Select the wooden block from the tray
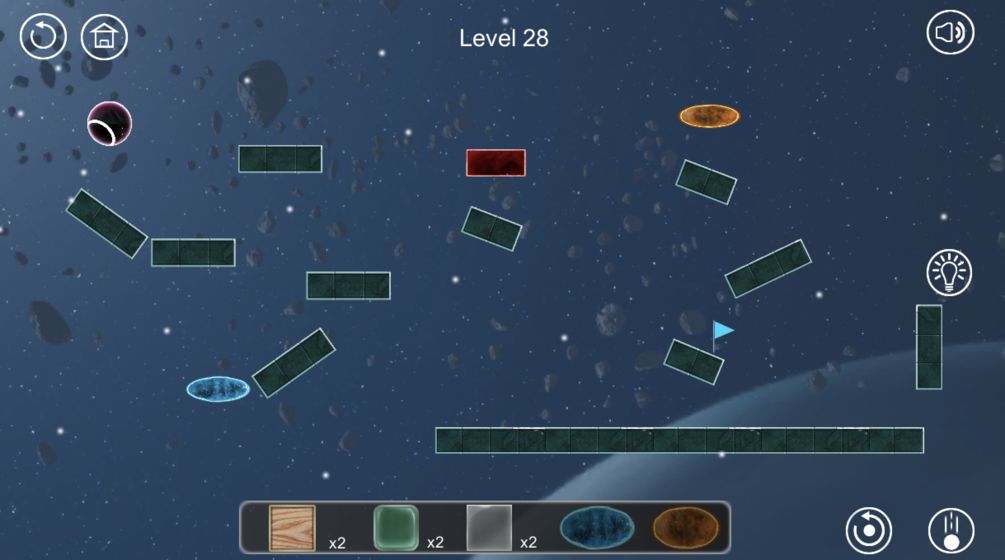This screenshot has width=1005, height=560. click(292, 527)
